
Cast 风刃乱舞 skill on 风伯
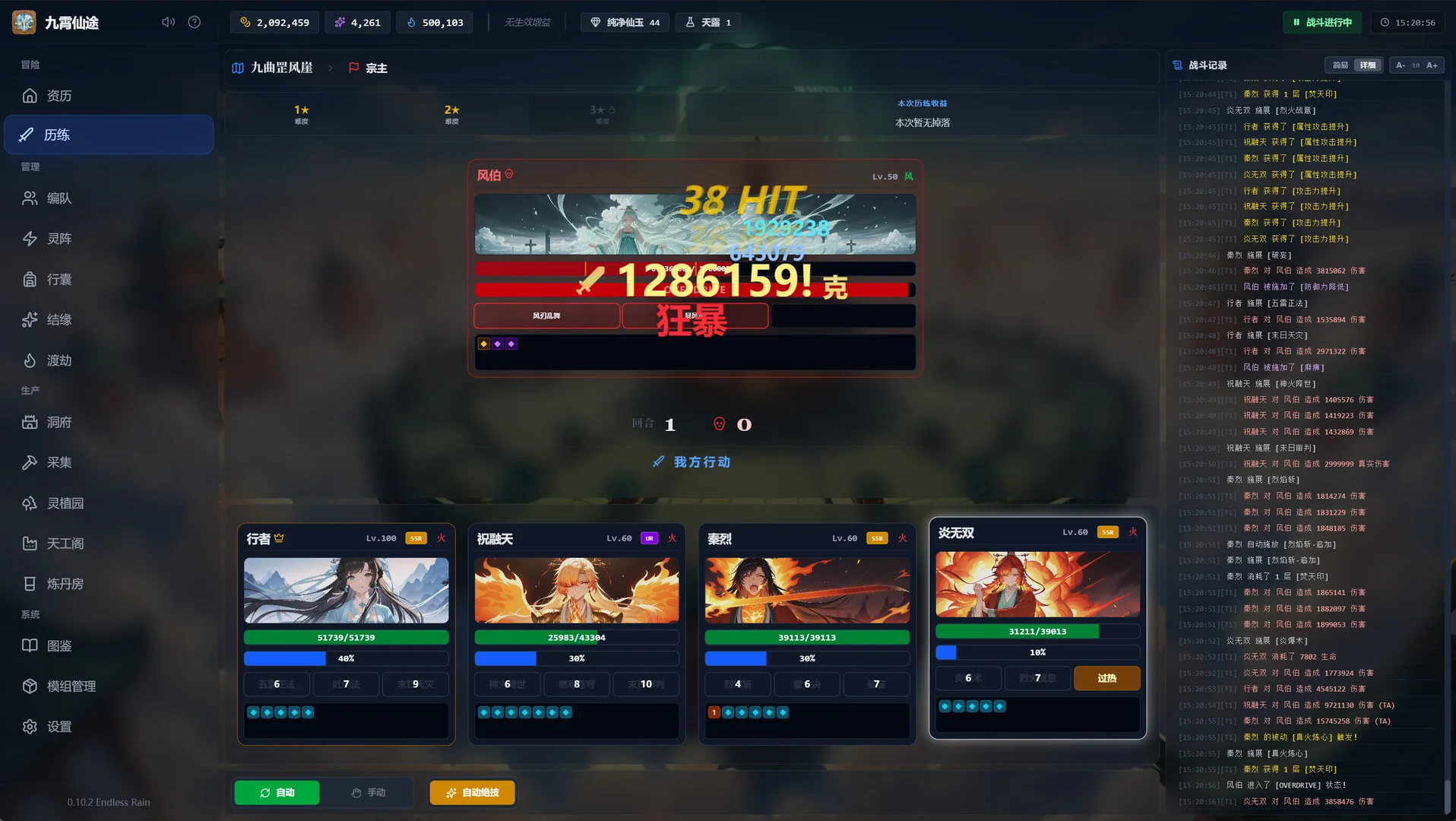pyautogui.click(x=546, y=315)
